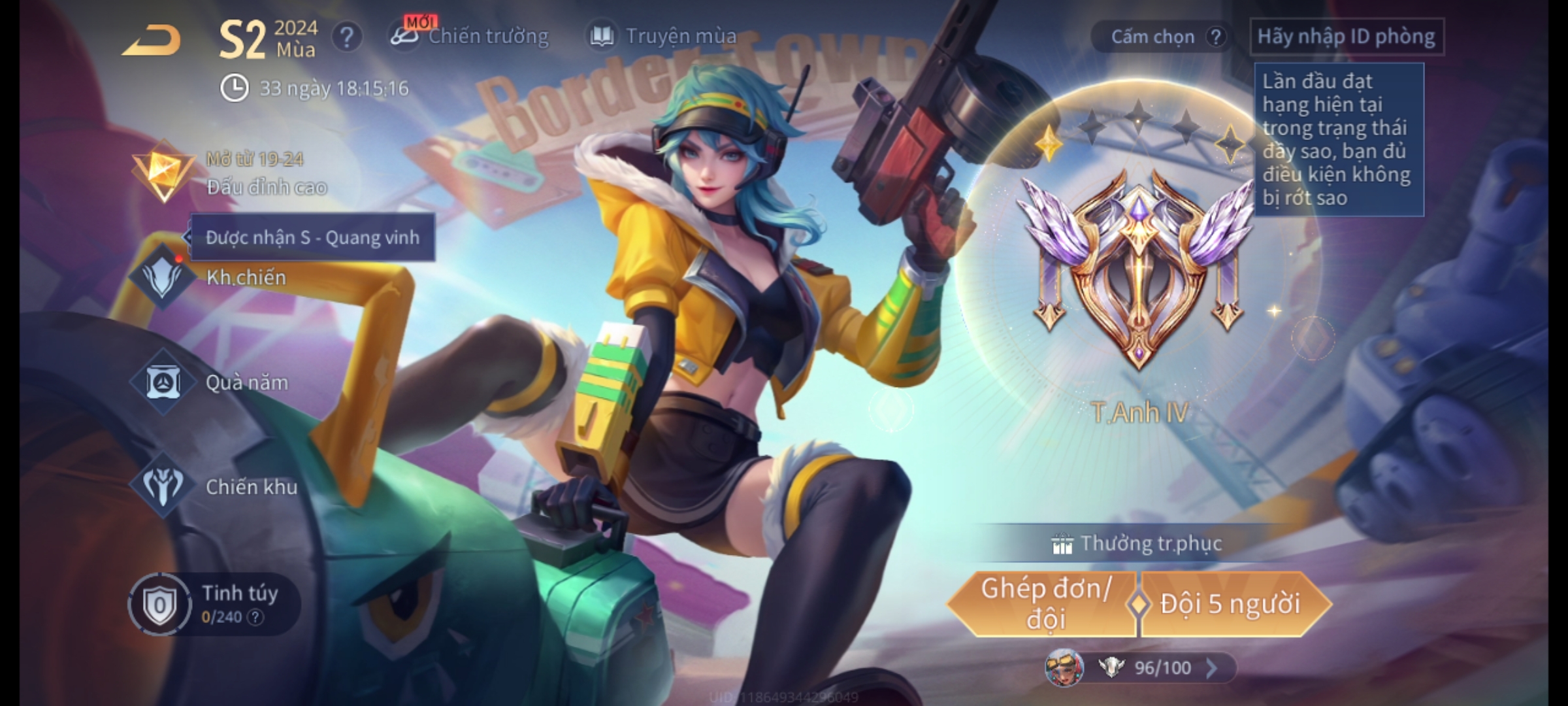Open the Cấm chọn ban-pick info

pyautogui.click(x=1160, y=37)
